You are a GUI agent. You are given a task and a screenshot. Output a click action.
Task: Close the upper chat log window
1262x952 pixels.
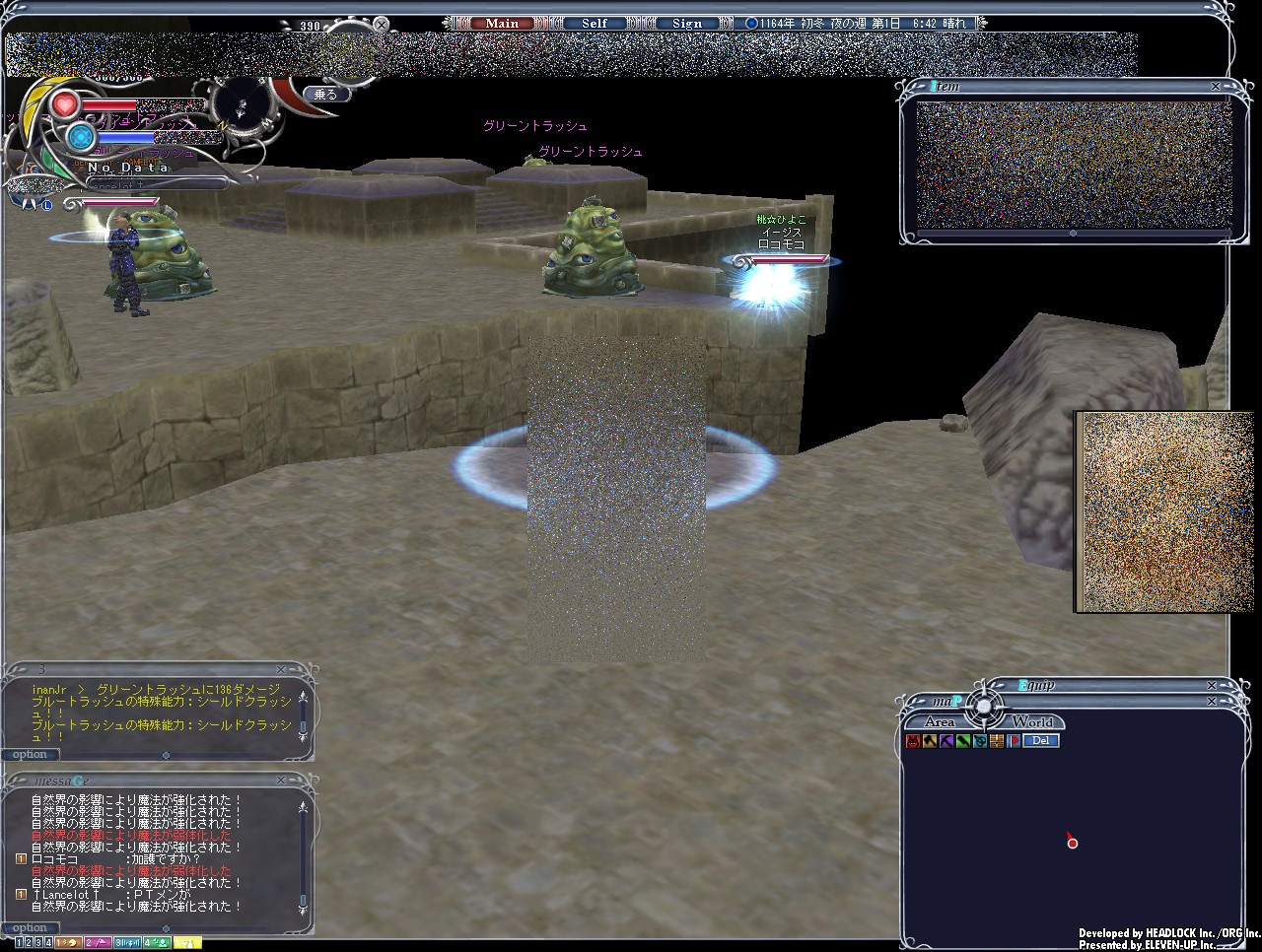click(x=281, y=670)
